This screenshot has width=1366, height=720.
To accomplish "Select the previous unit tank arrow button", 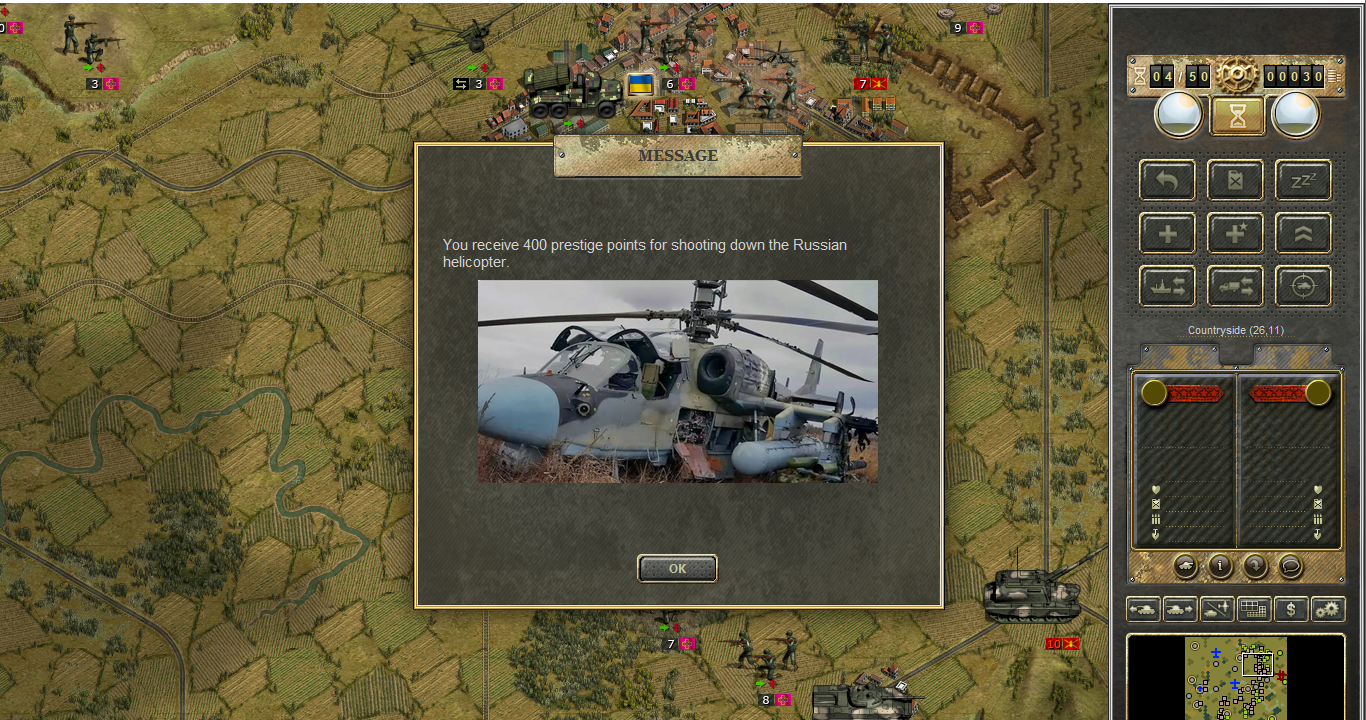I will (1143, 608).
